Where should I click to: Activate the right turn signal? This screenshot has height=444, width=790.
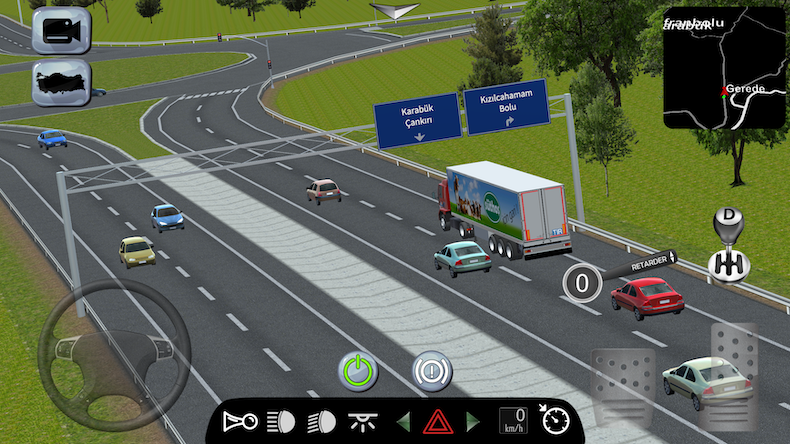473,421
